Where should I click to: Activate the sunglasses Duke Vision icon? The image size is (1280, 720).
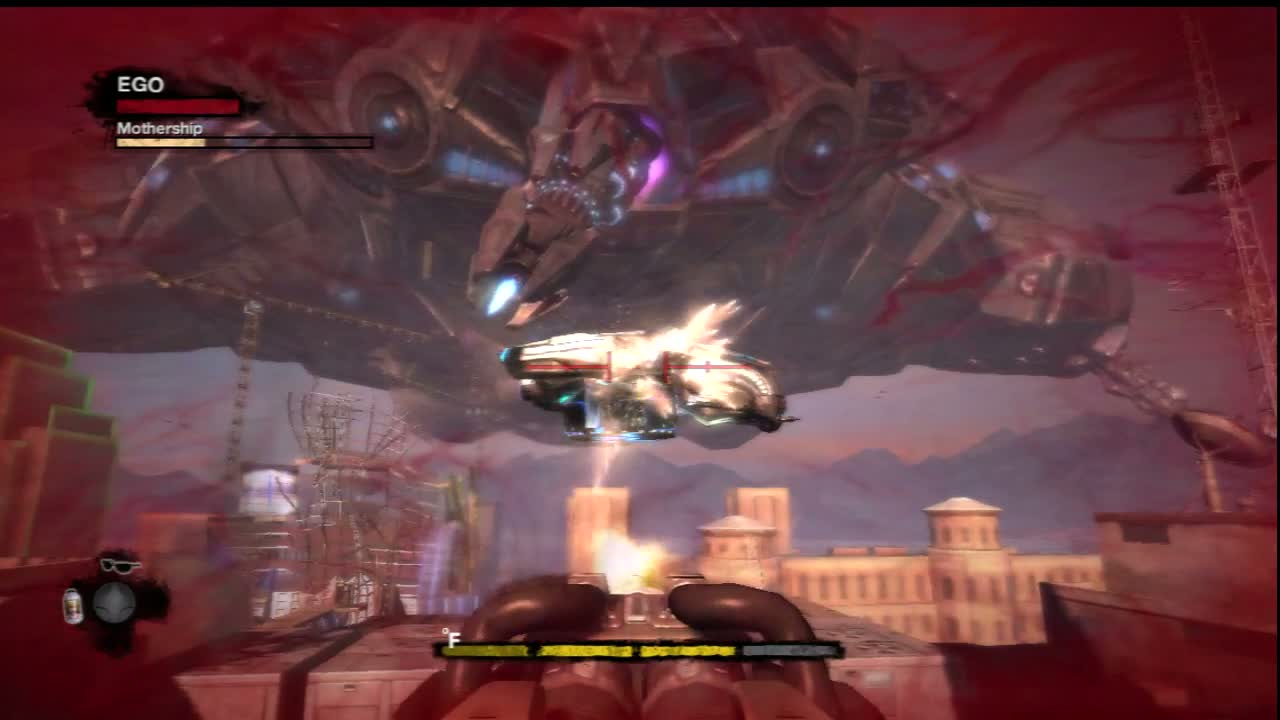pyautogui.click(x=120, y=566)
